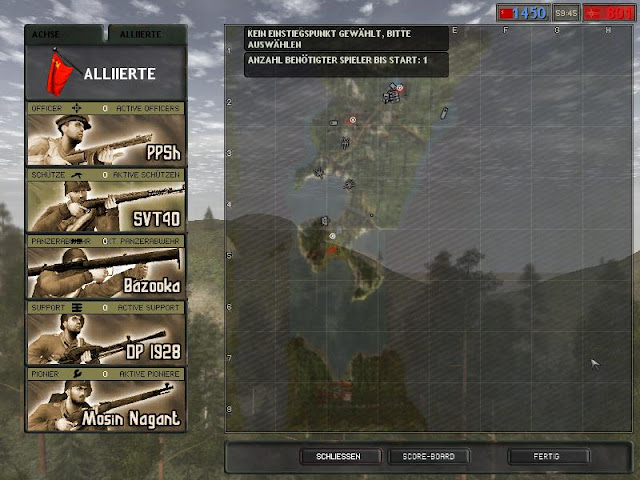
Task: Confirm selection with Fertig
Action: [x=547, y=457]
